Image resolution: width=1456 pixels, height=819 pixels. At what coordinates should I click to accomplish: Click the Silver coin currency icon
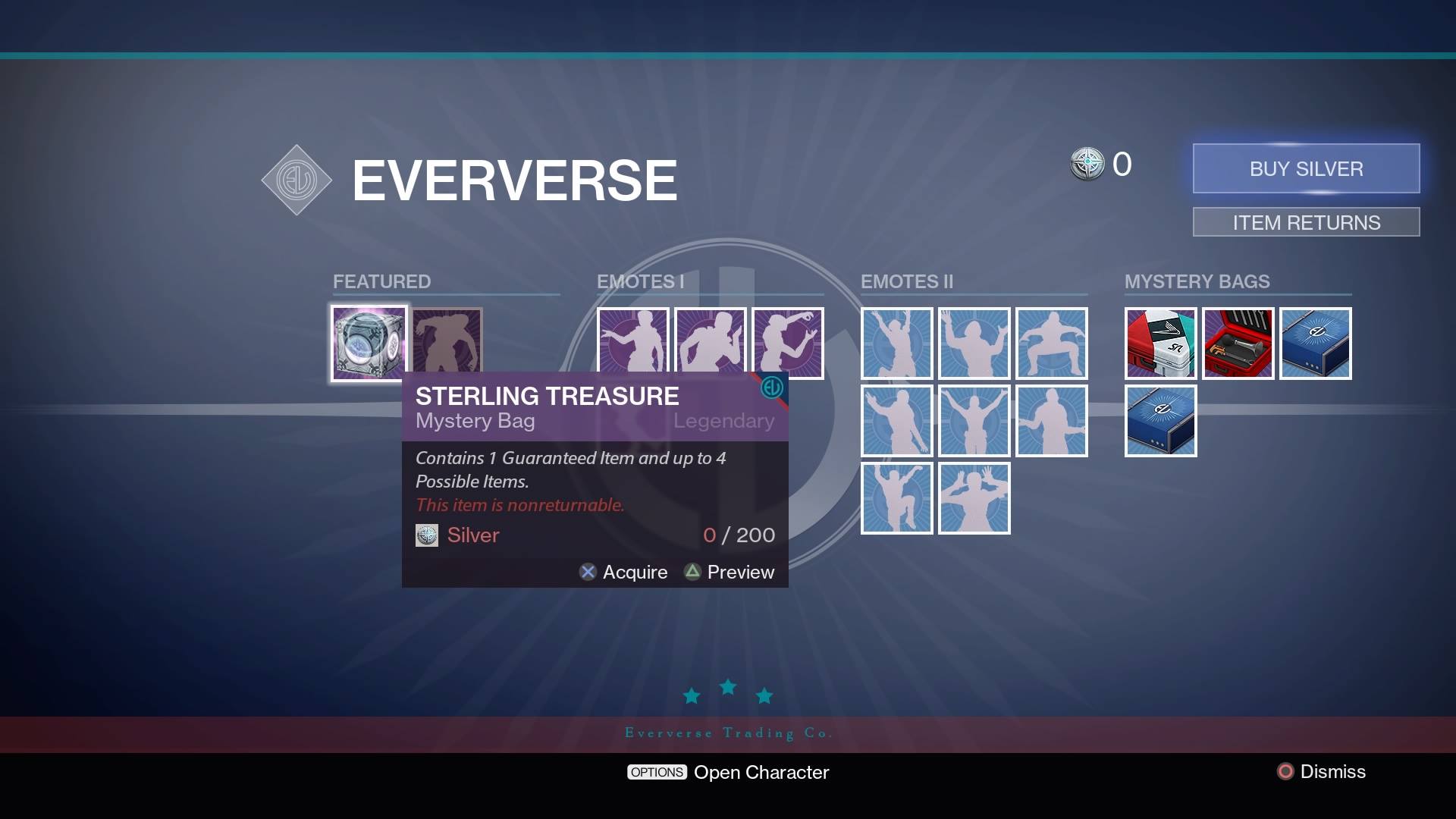1087,164
